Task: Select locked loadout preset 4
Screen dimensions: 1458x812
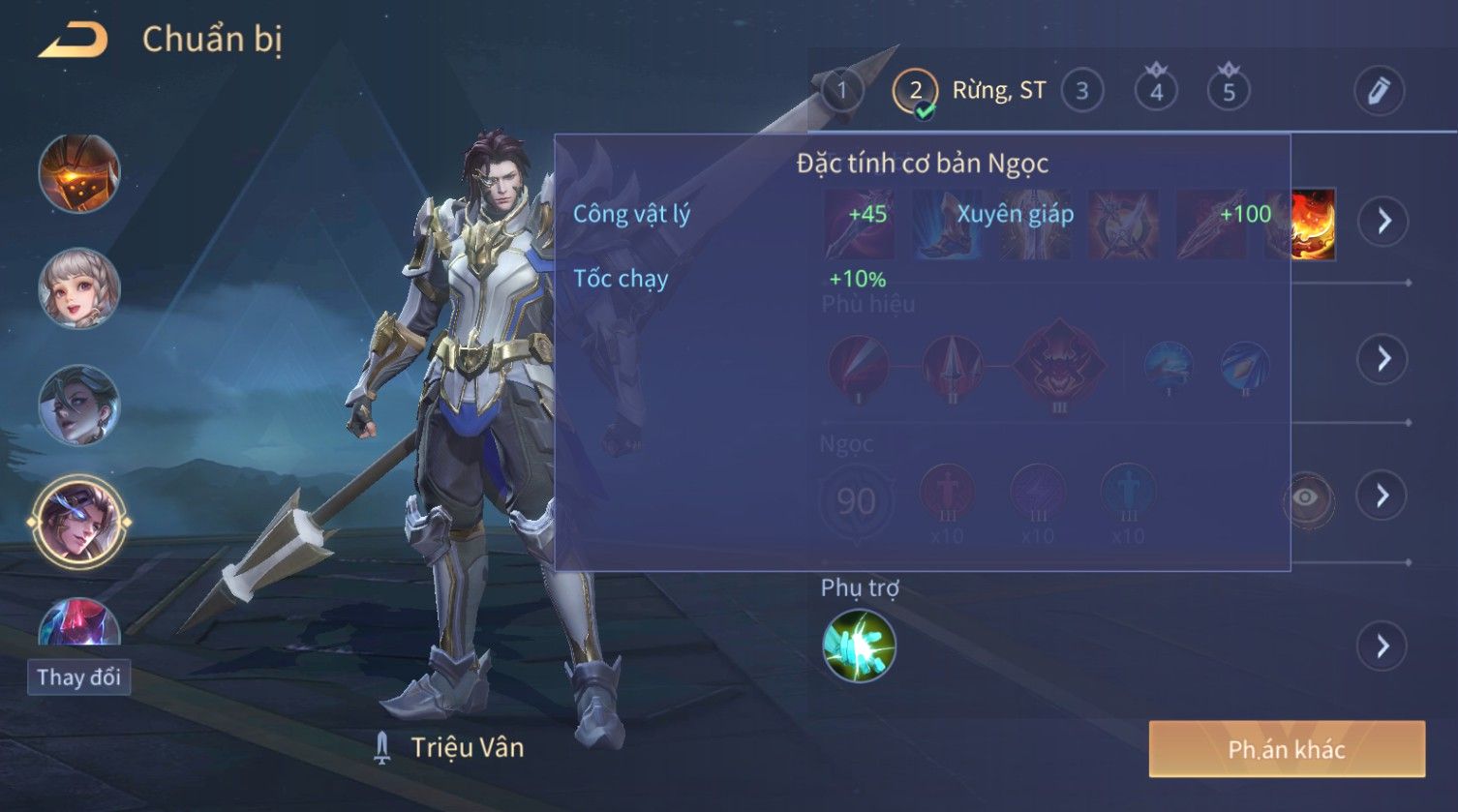Action: click(1156, 92)
